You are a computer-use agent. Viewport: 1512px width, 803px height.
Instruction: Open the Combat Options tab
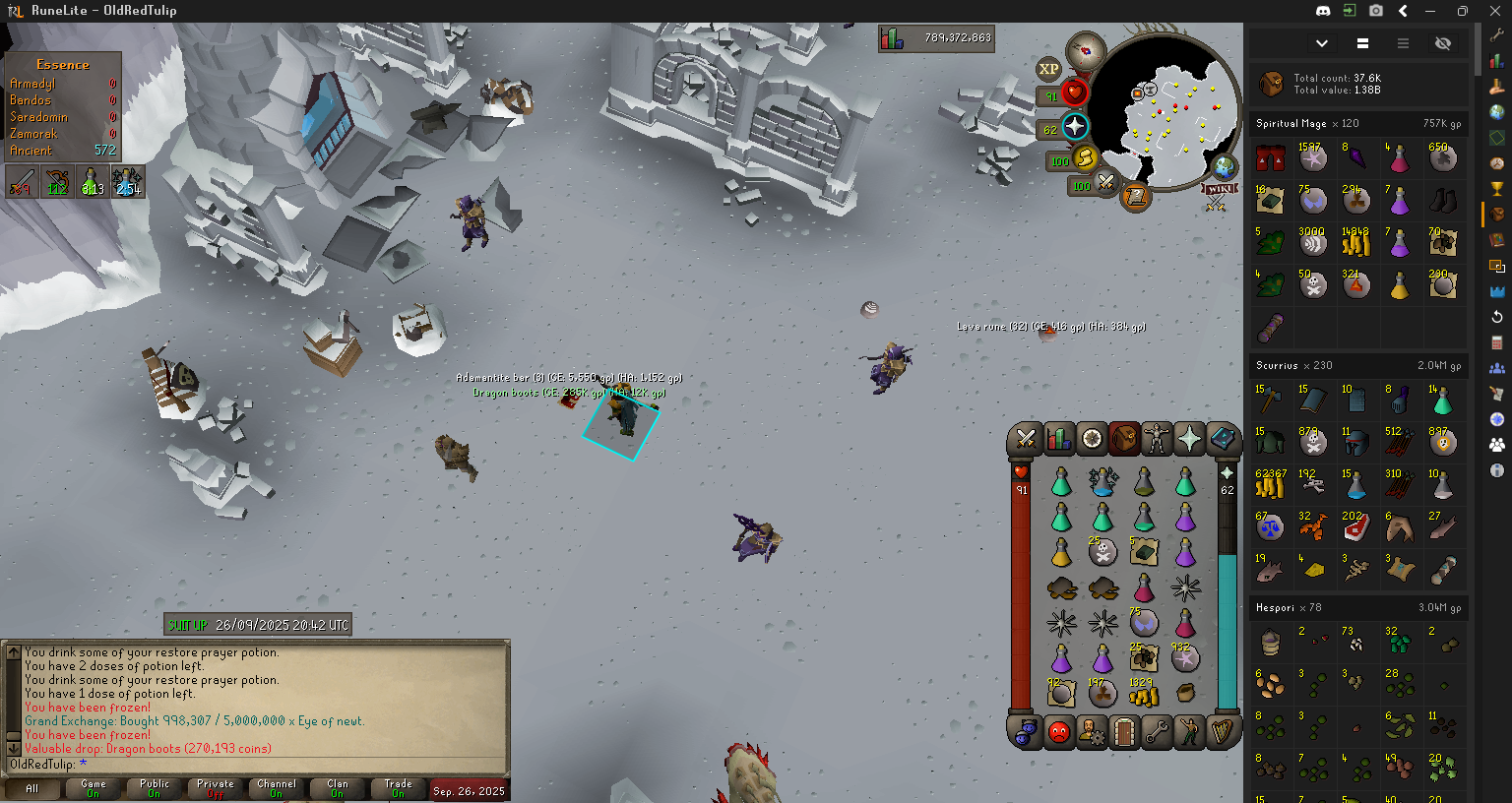click(x=1026, y=439)
